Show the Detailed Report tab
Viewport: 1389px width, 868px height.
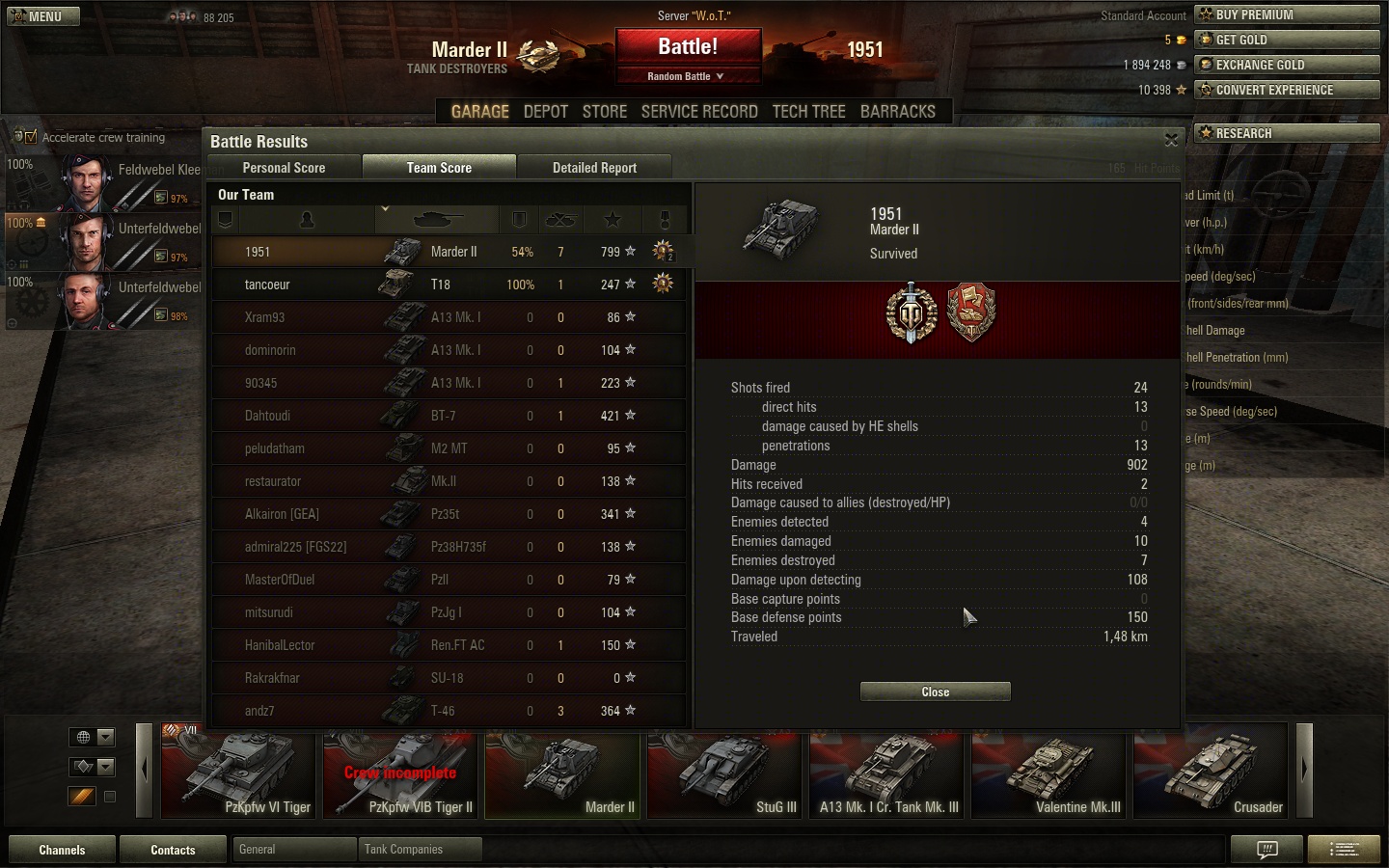click(x=594, y=168)
